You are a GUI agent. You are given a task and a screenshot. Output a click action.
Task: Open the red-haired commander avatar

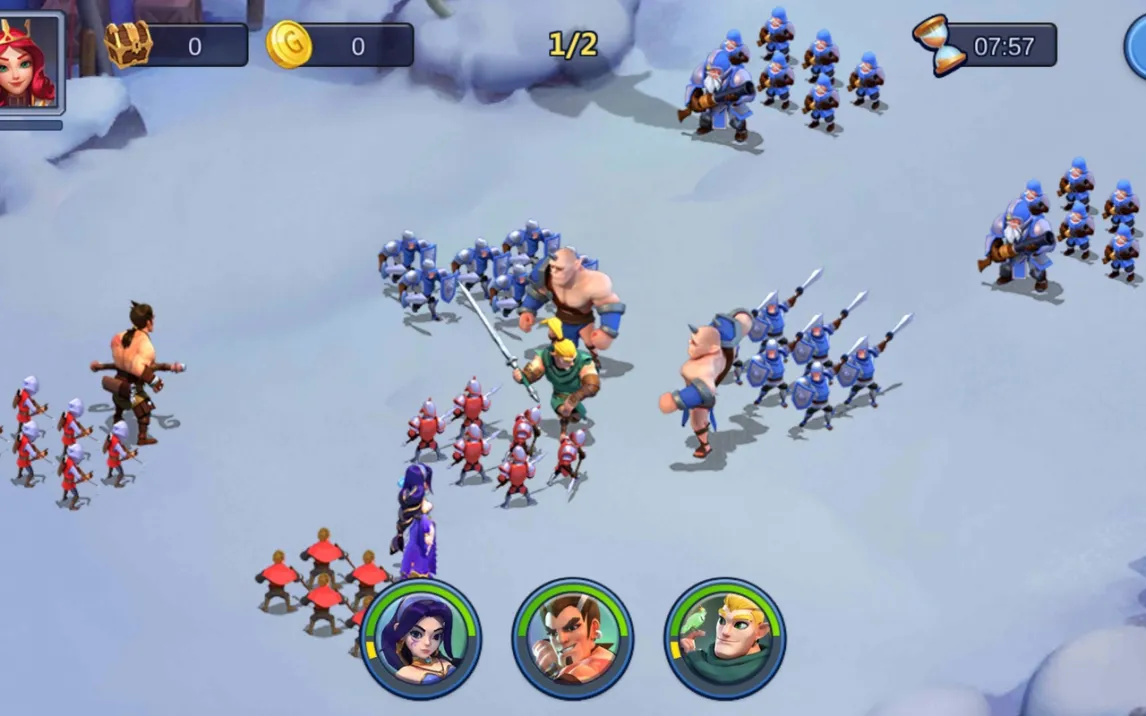29,62
